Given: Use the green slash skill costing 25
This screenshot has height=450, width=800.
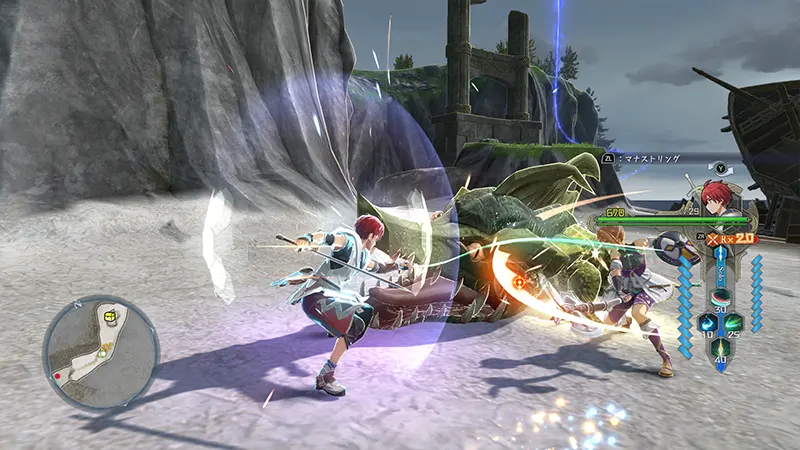Looking at the screenshot, I should 733,322.
